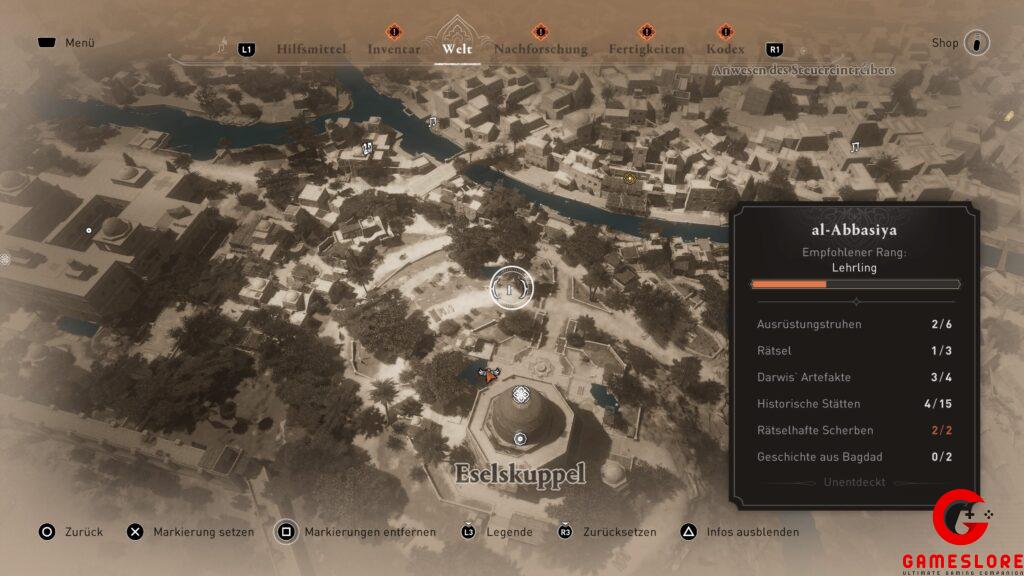Select the Welt tab
The height and width of the screenshot is (576, 1024).
coord(456,49)
